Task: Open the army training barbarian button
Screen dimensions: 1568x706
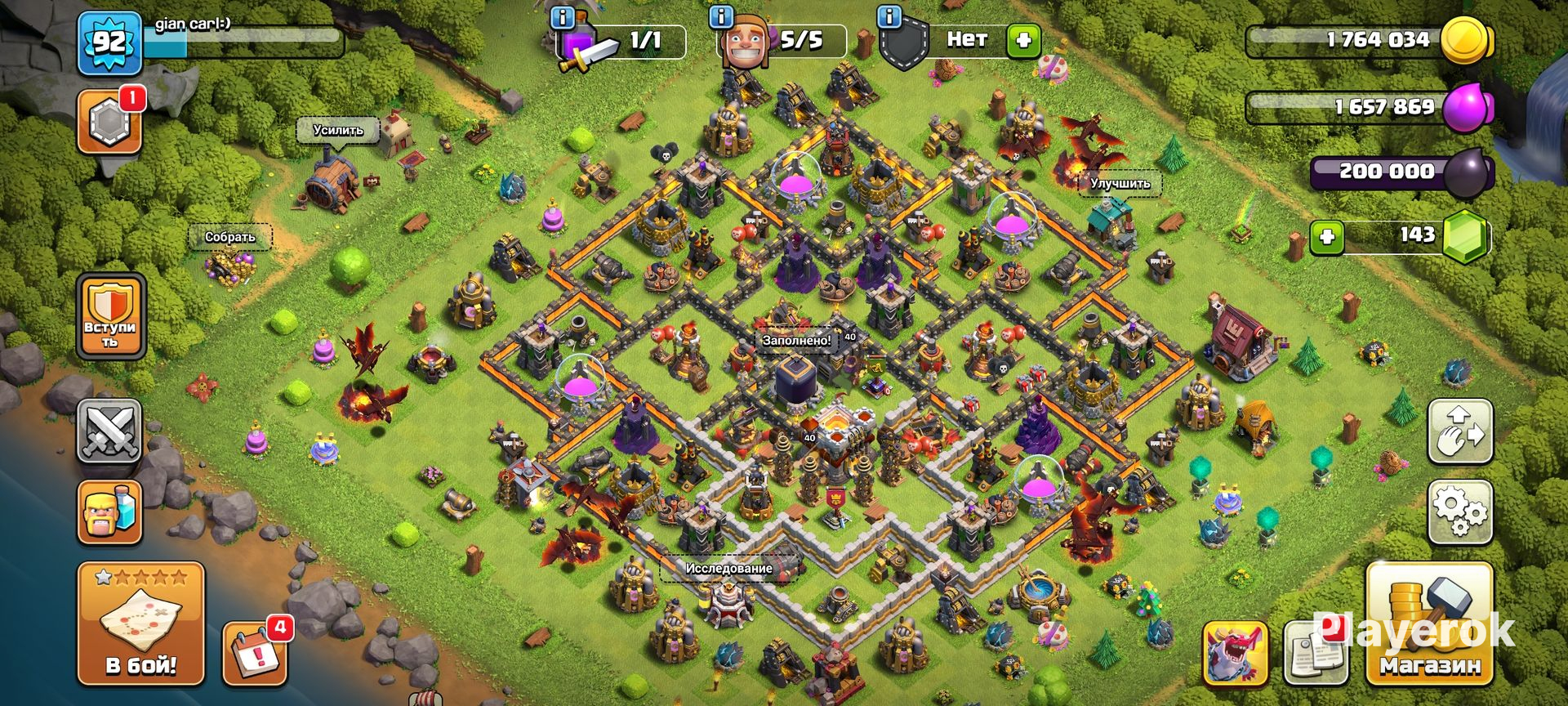Action: [x=109, y=512]
